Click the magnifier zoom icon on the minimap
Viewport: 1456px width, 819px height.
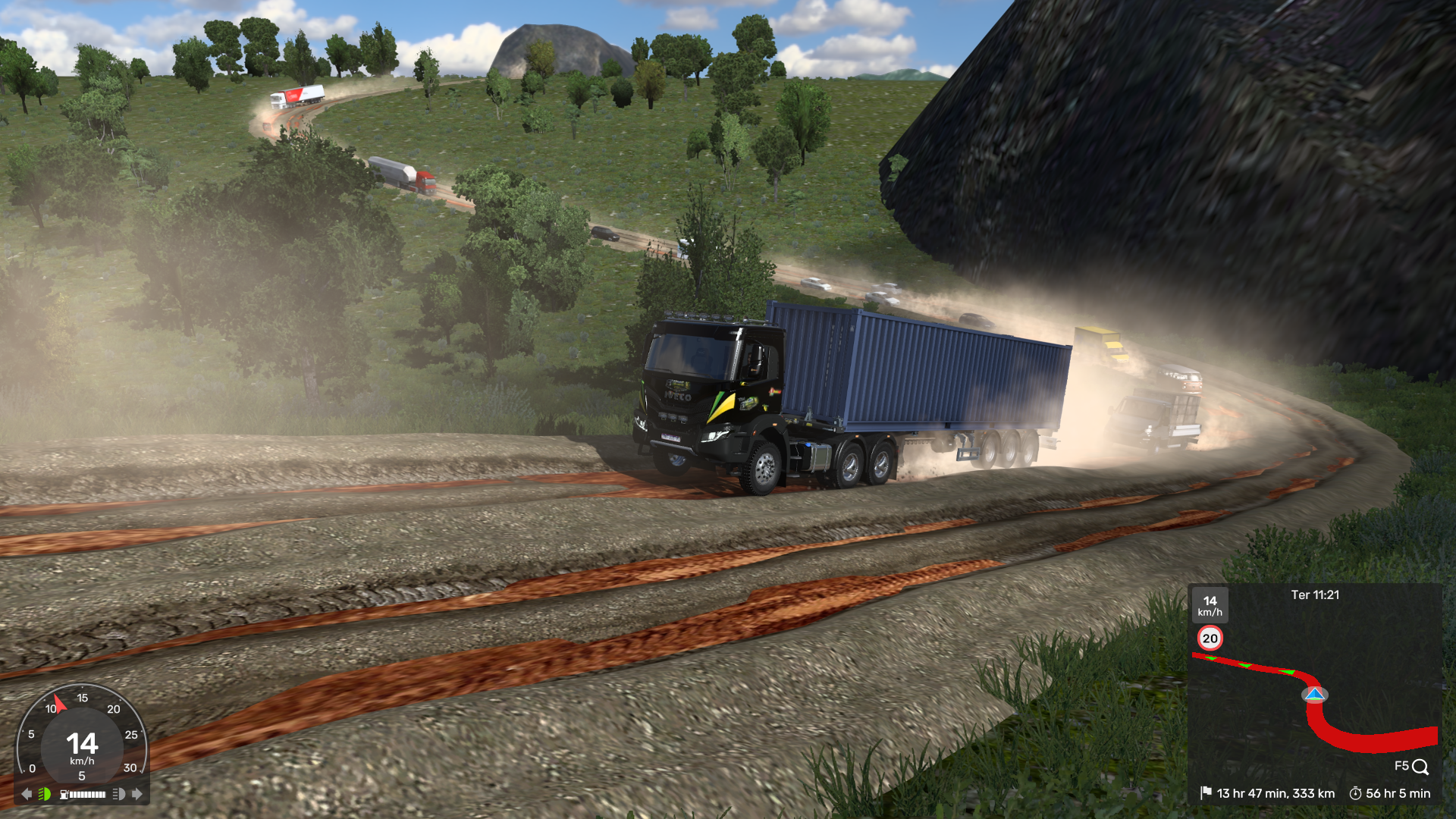coord(1420,767)
